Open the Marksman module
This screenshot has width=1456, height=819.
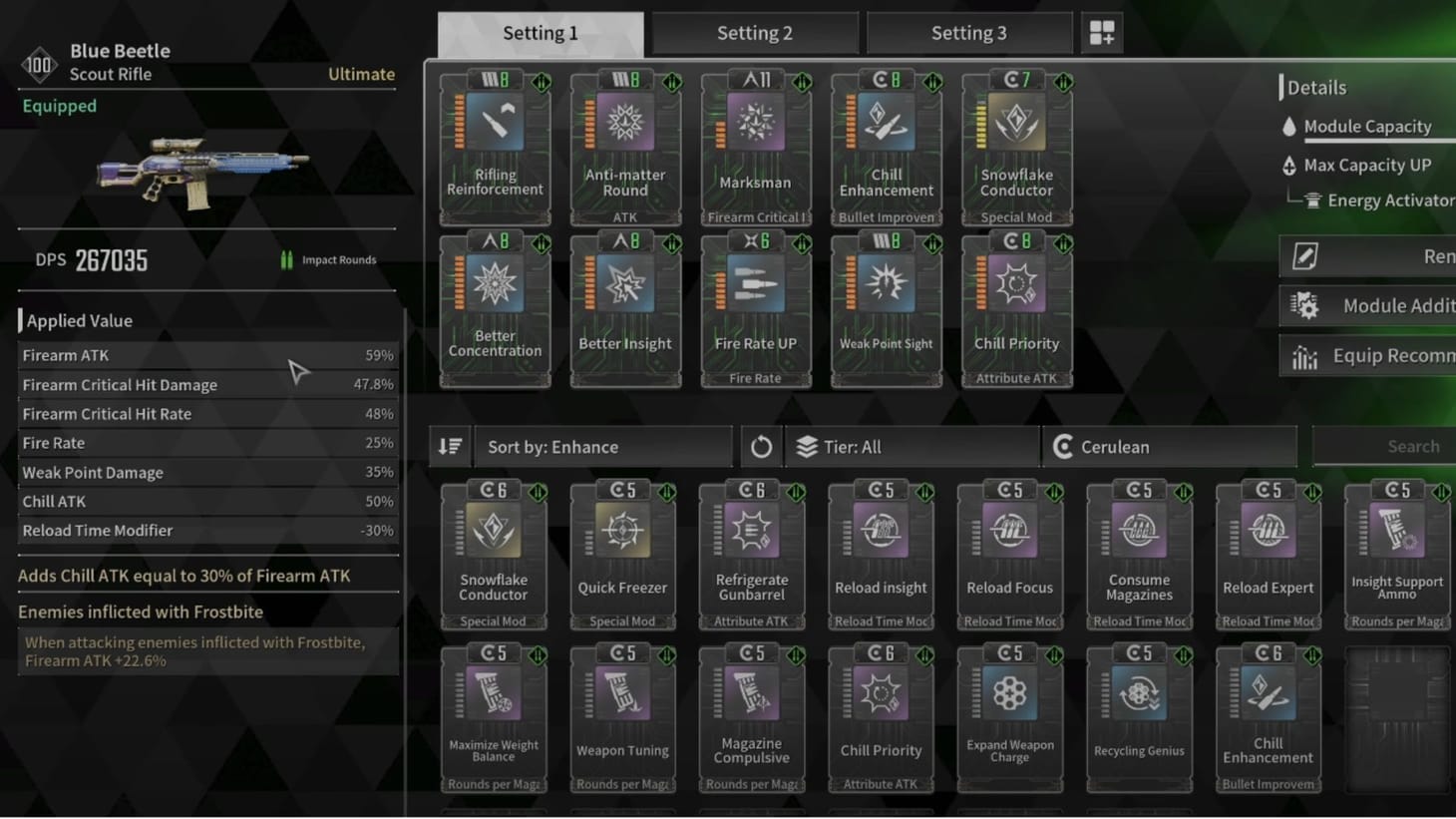(756, 148)
